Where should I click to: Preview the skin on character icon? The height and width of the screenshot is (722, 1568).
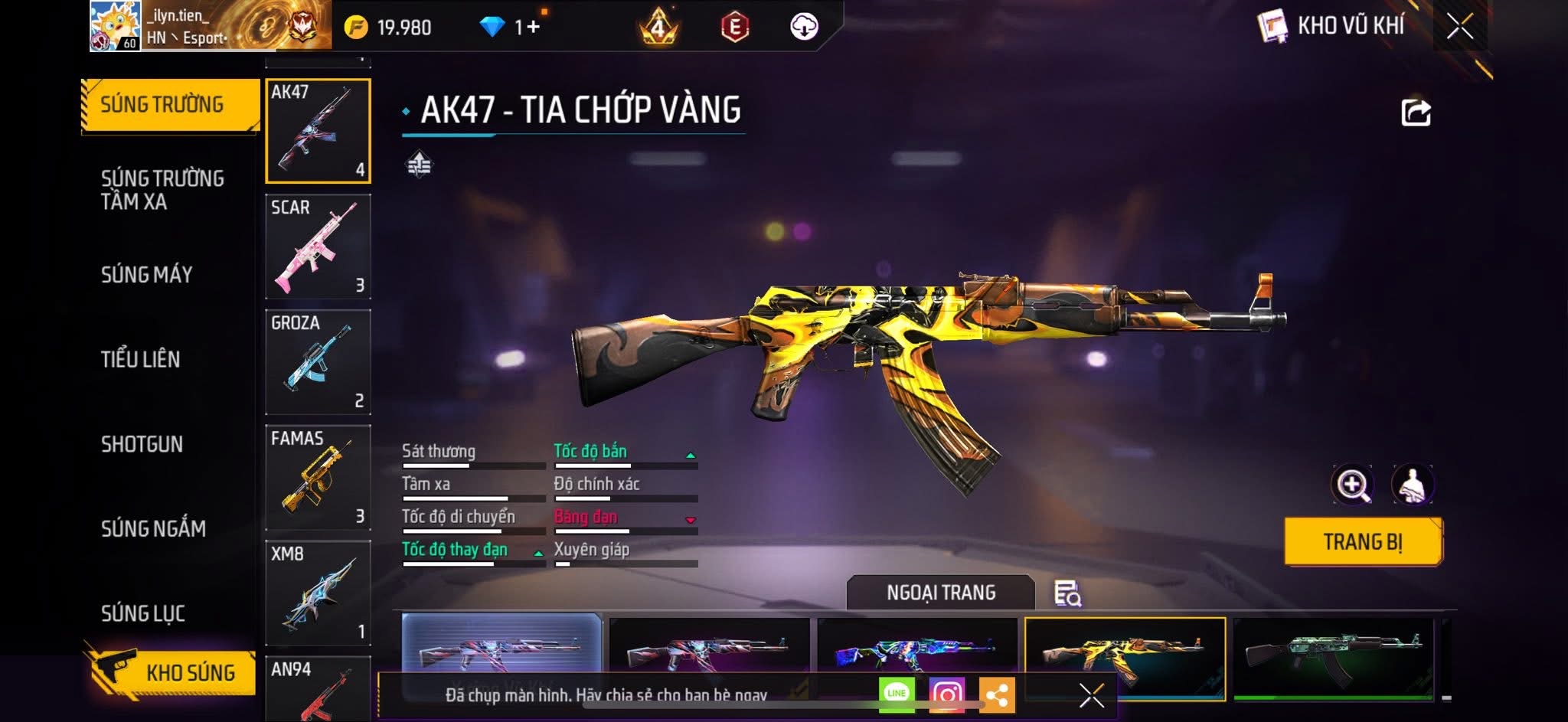[x=1412, y=485]
